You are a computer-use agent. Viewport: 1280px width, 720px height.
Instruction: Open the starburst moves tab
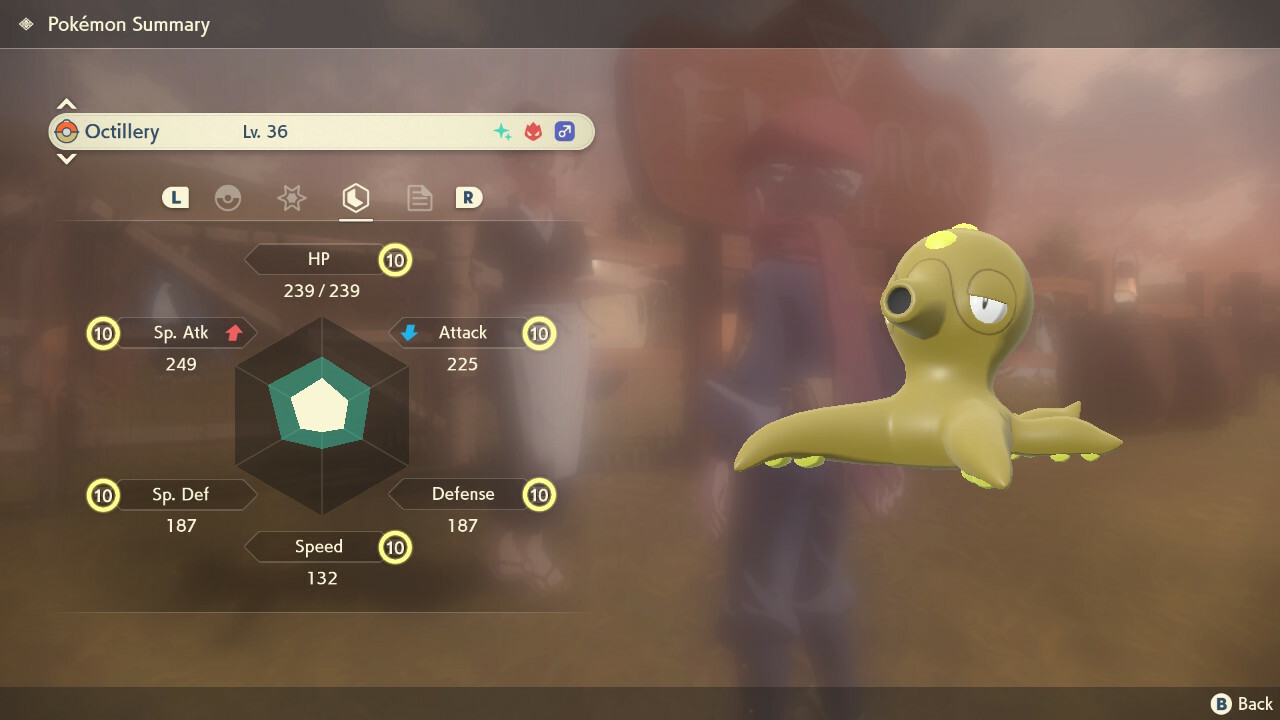[291, 198]
